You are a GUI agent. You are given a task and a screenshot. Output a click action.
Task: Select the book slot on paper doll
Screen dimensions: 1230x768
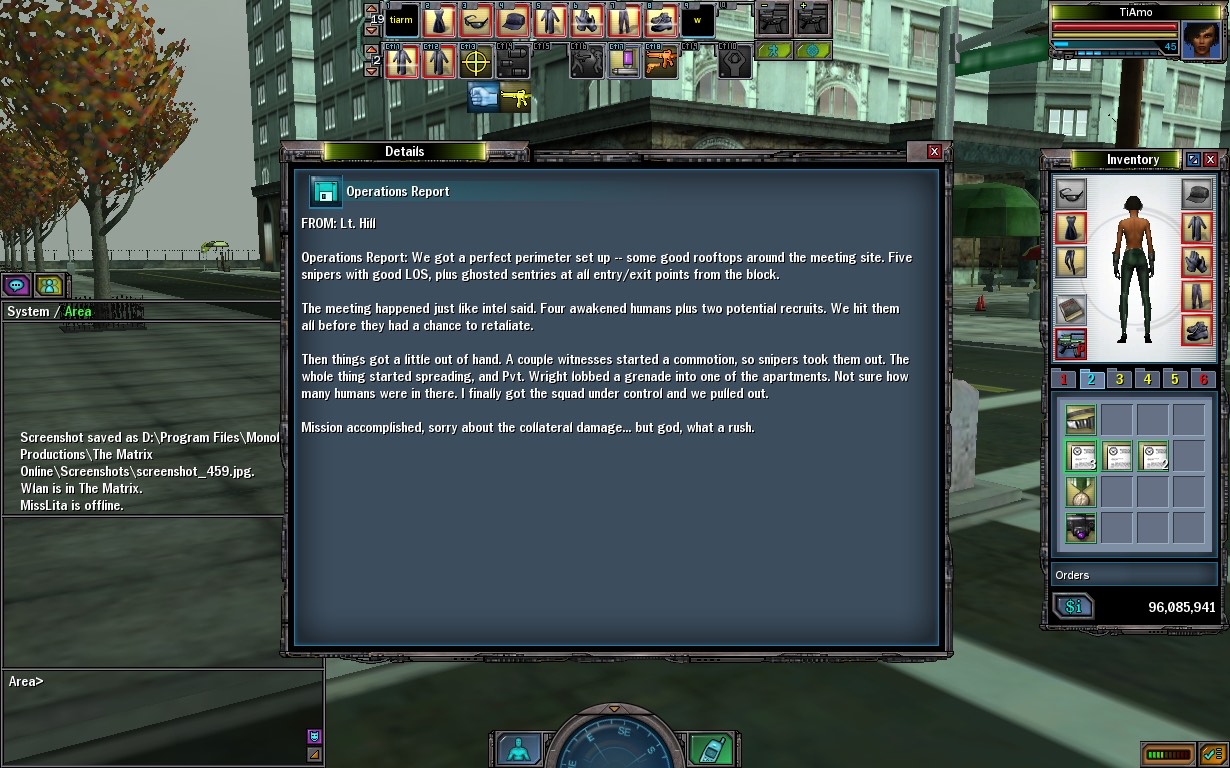(x=1071, y=309)
